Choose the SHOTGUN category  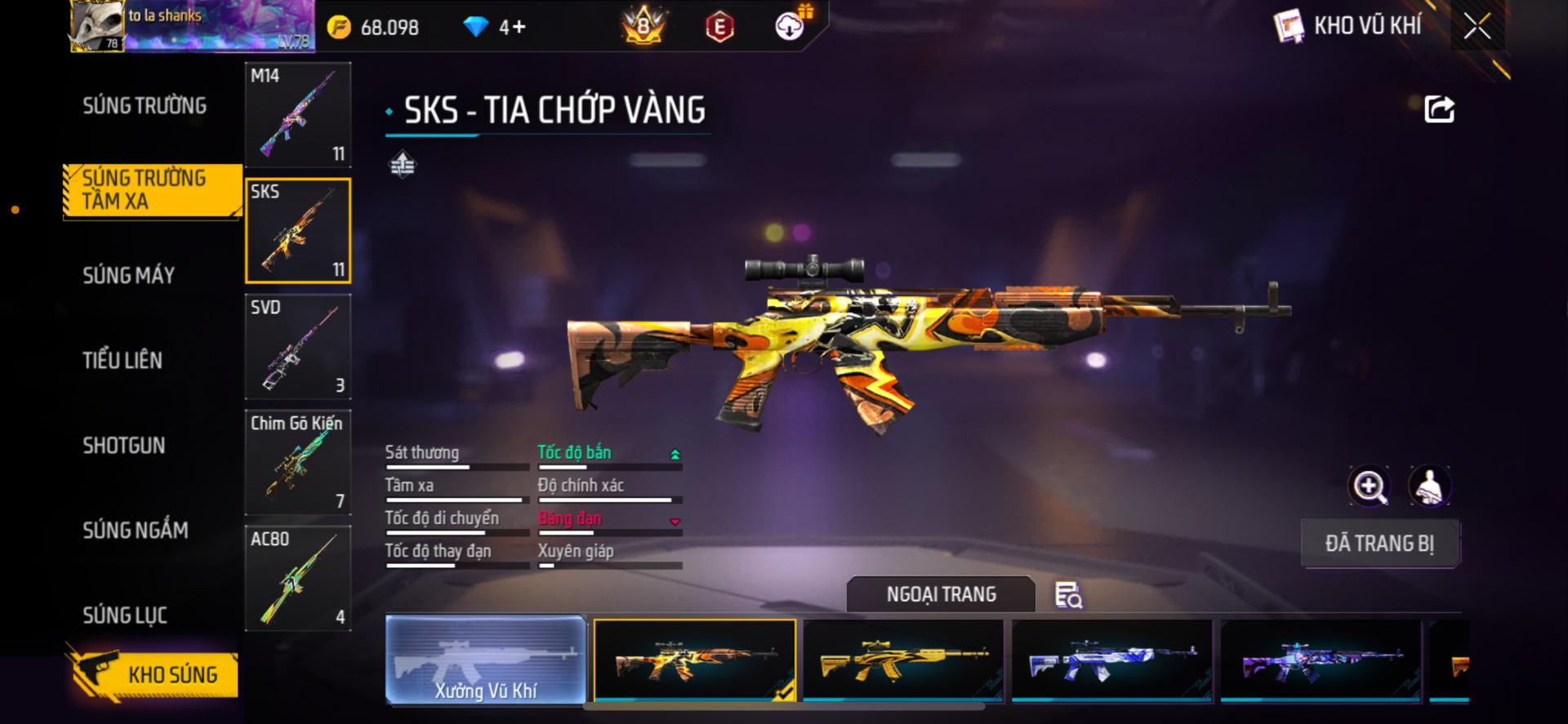tap(124, 446)
